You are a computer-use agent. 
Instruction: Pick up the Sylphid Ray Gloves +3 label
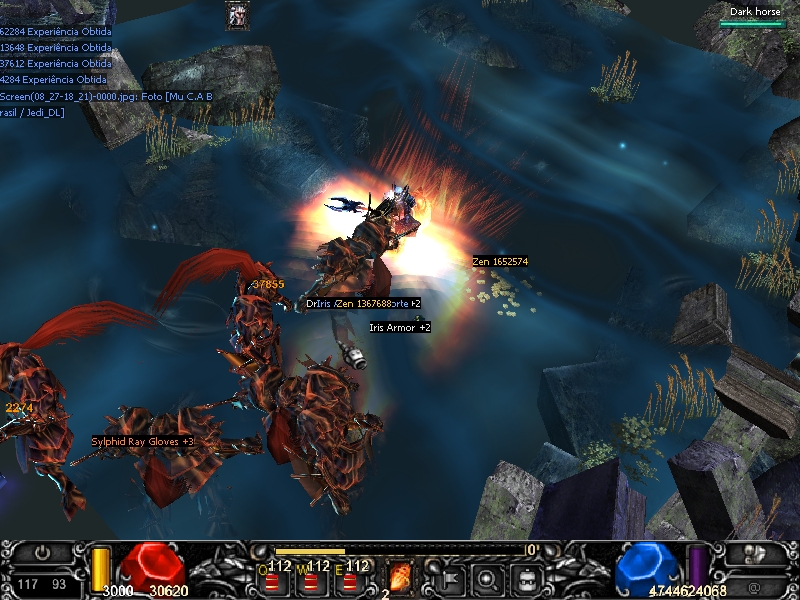point(142,441)
